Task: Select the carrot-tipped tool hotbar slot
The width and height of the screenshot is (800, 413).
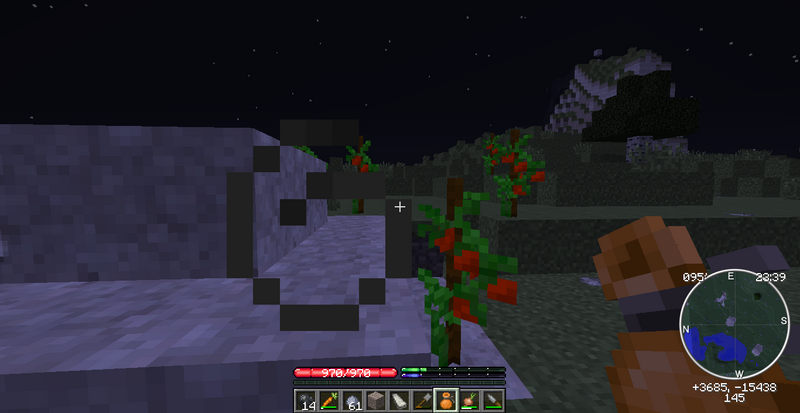Action: 329,401
